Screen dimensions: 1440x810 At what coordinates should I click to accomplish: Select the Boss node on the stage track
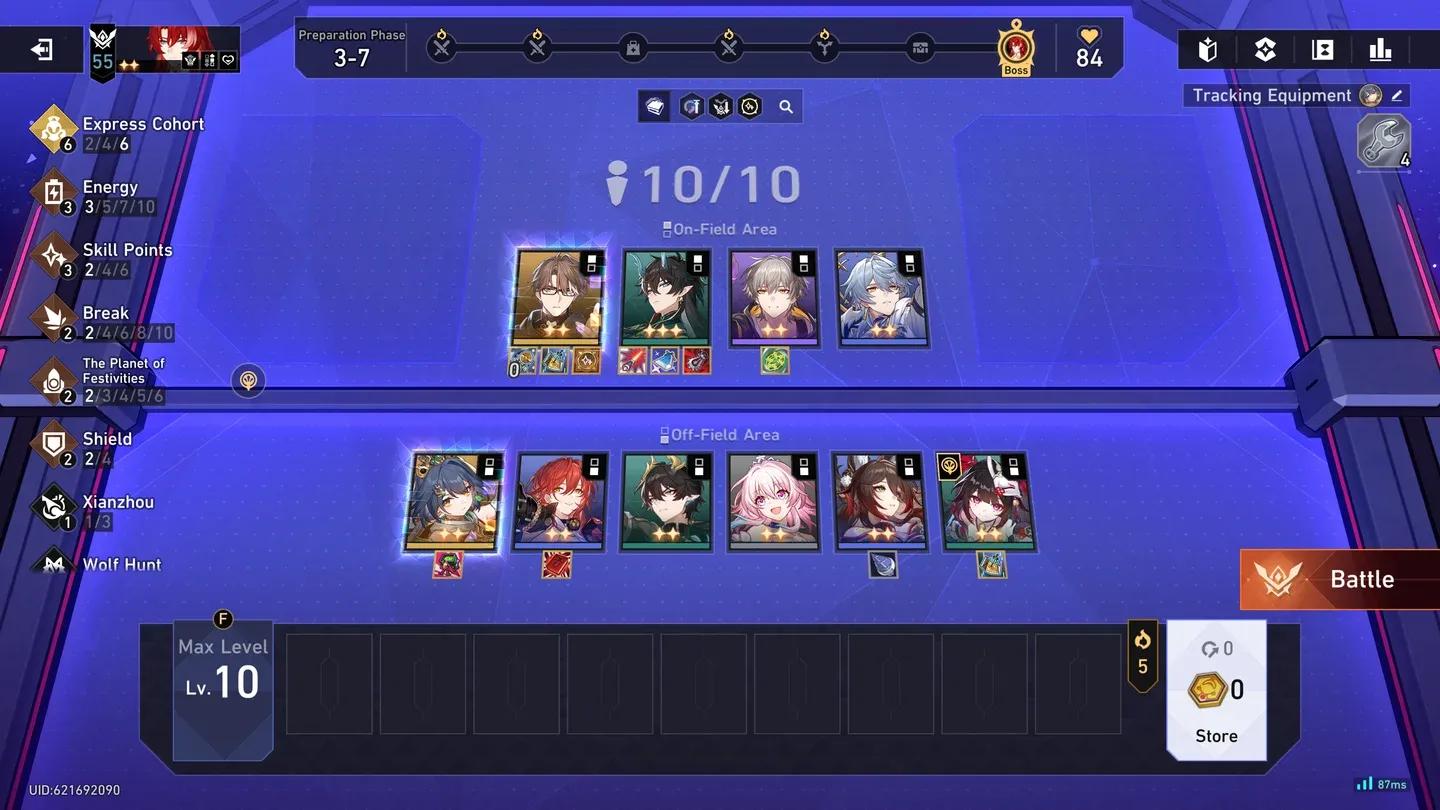pyautogui.click(x=1015, y=46)
